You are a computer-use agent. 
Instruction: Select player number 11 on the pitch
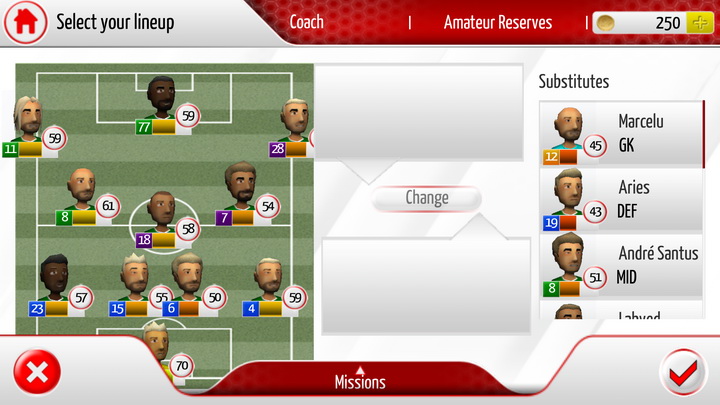[x=28, y=125]
